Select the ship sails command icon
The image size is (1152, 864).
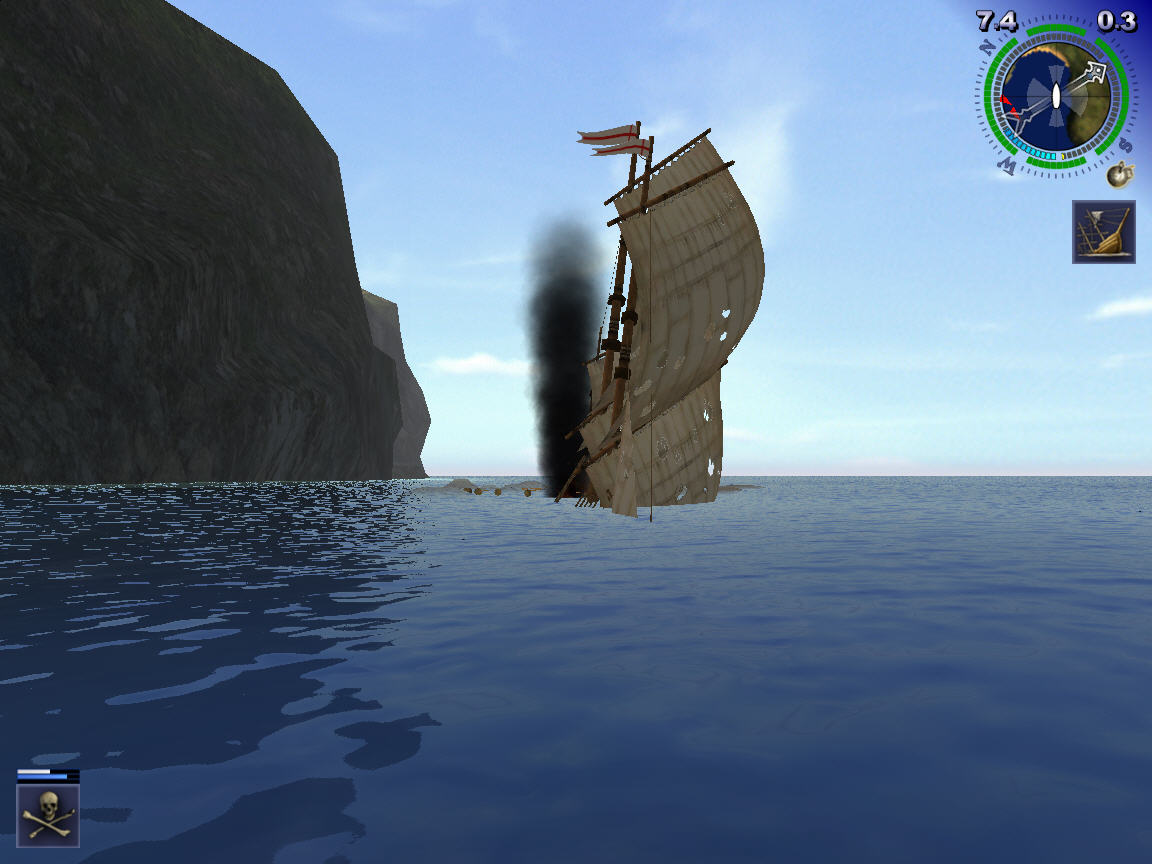point(1104,232)
